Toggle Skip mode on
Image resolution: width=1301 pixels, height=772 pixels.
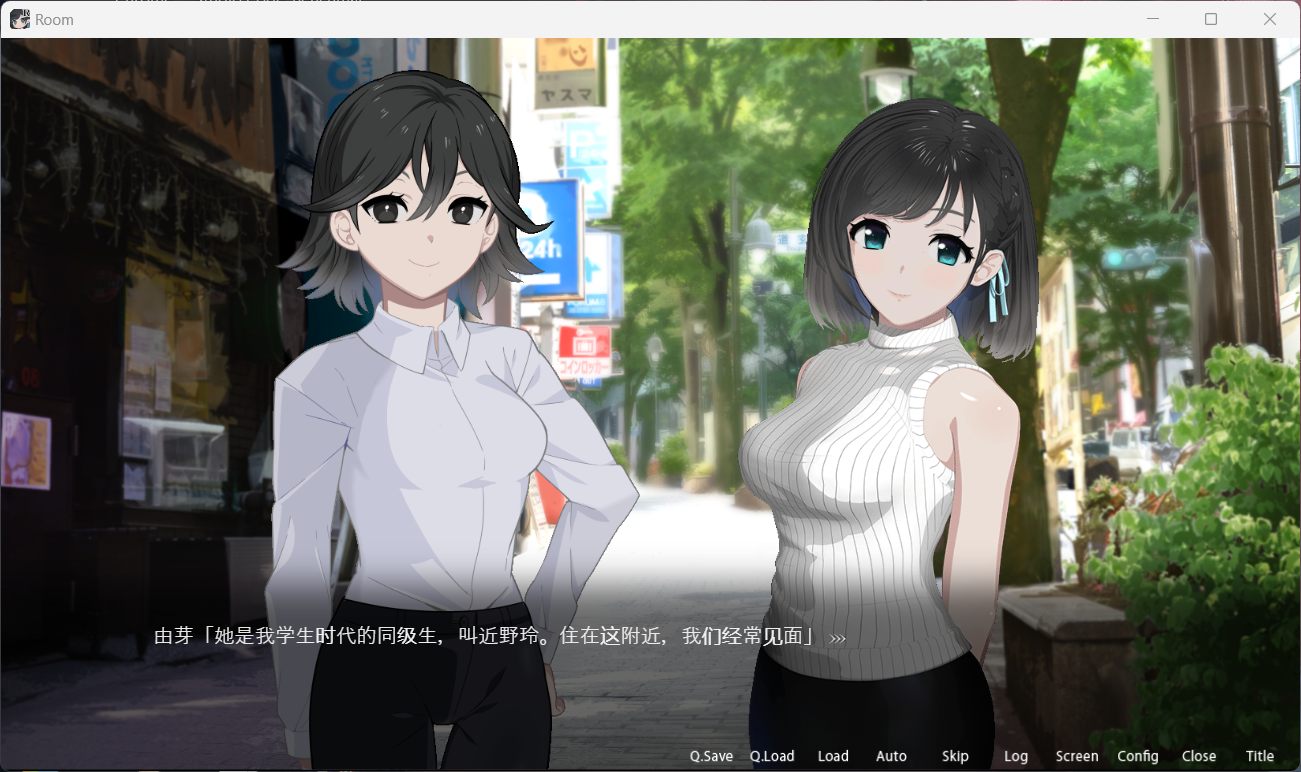954,756
